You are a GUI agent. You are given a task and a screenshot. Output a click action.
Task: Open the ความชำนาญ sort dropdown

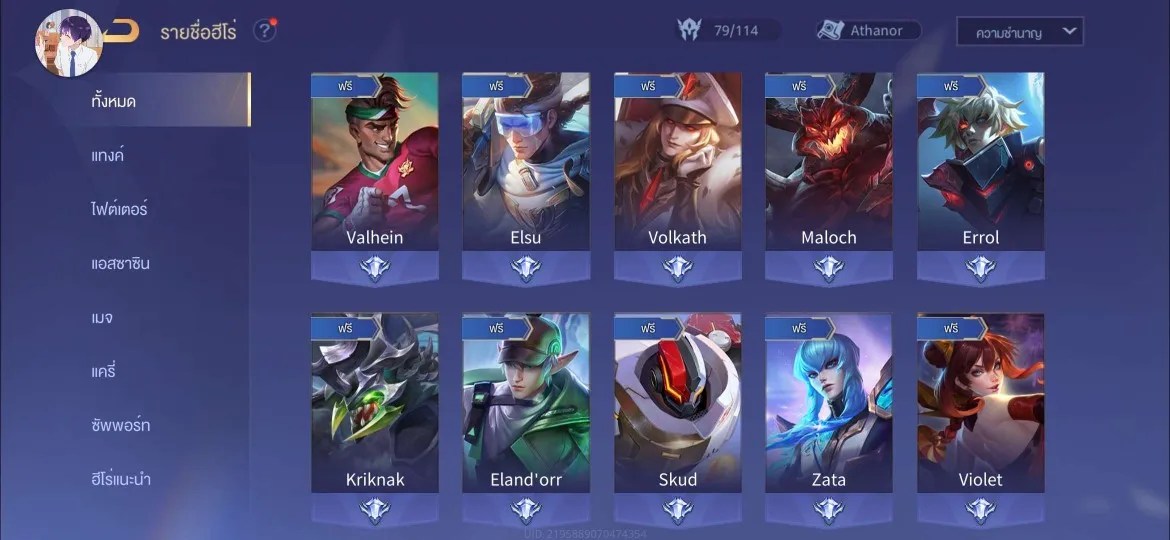click(1019, 32)
